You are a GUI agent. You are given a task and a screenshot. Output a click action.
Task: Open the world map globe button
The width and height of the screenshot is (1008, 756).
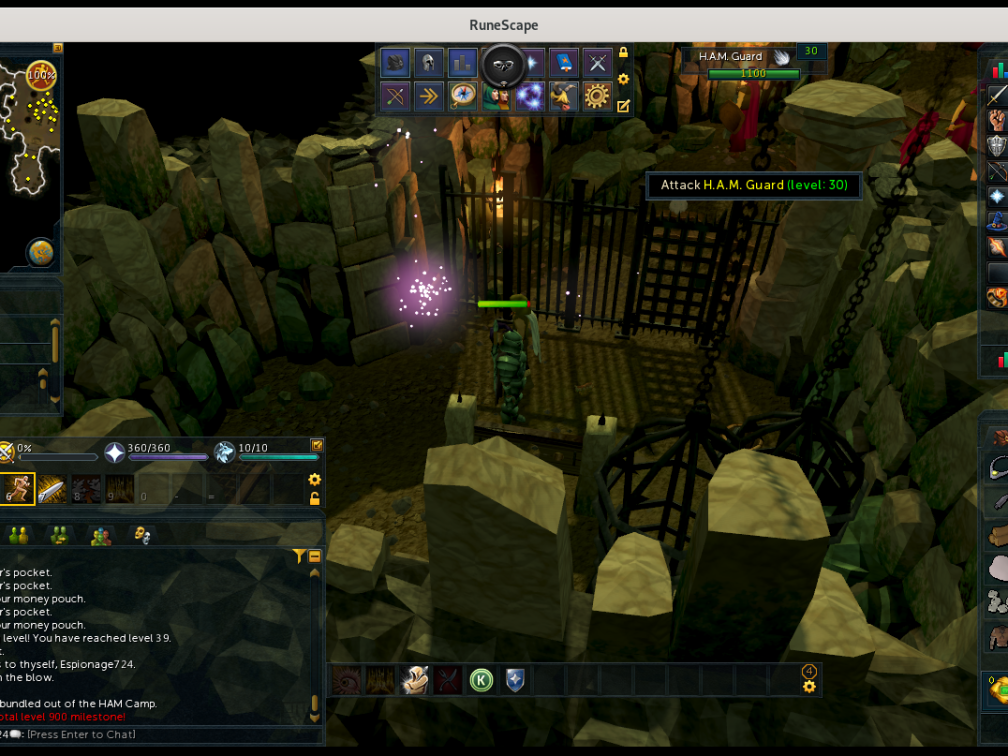[x=40, y=251]
